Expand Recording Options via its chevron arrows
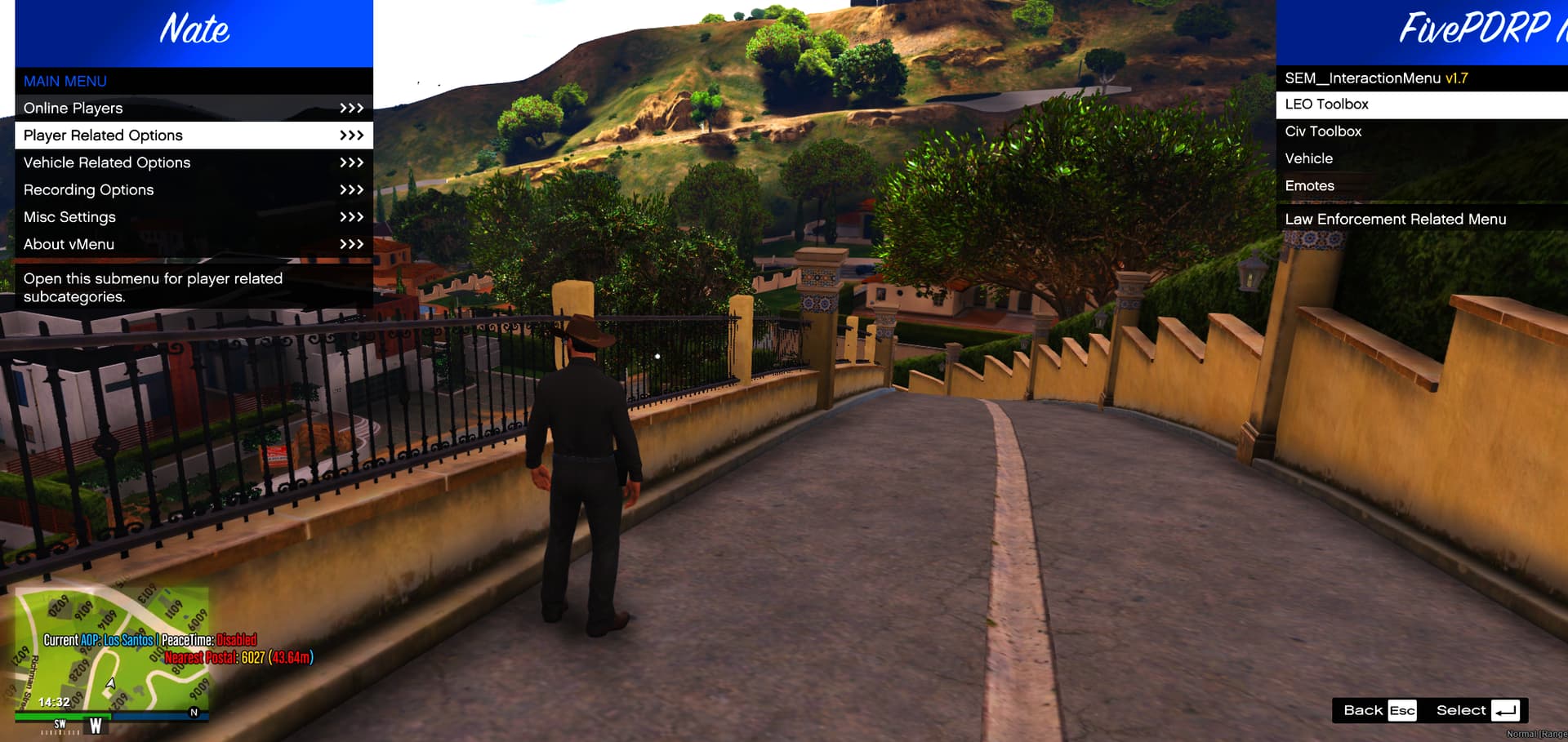Screen dimensions: 1568x742 pos(351,189)
